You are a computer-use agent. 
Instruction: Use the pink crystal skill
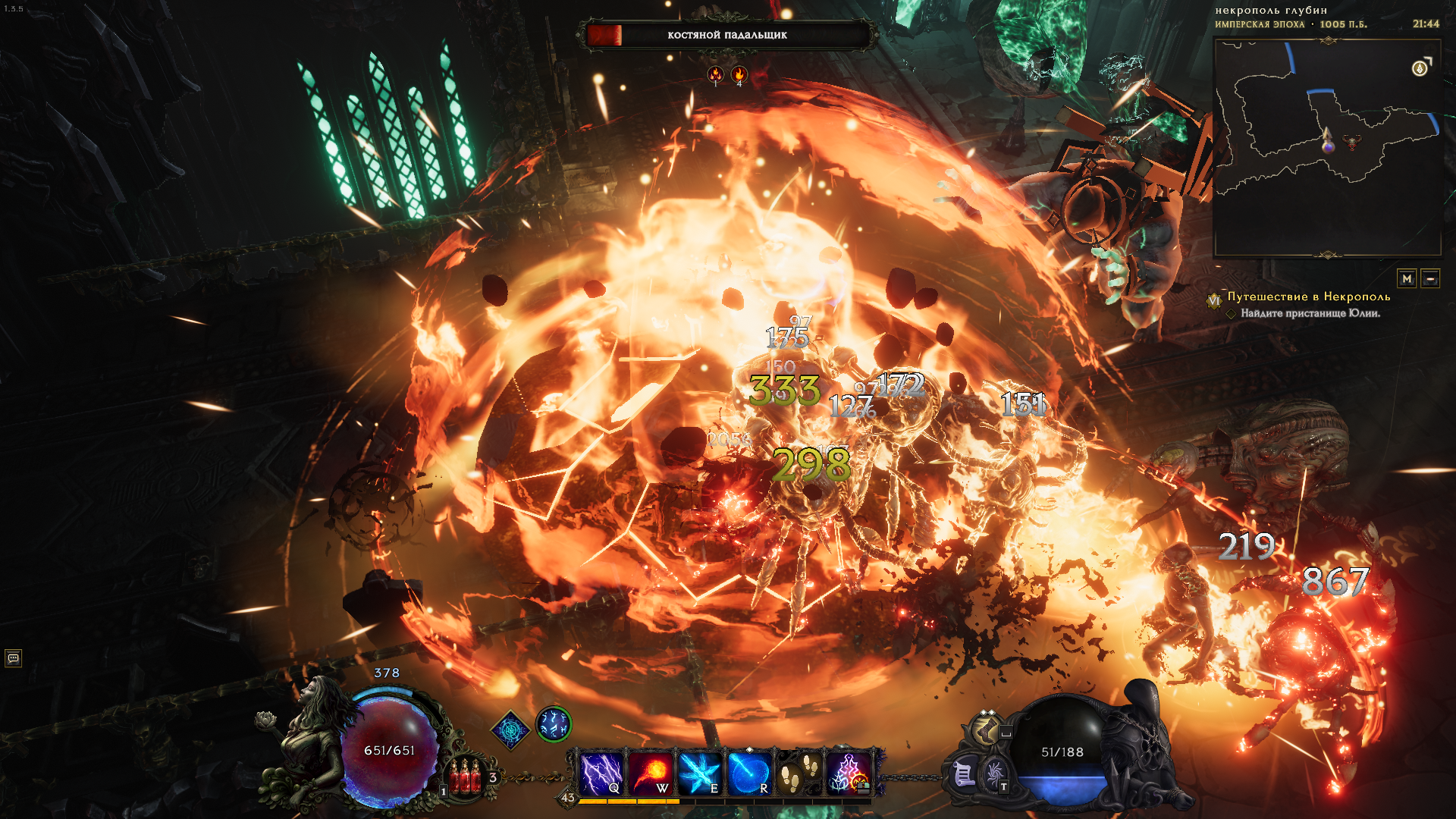849,773
